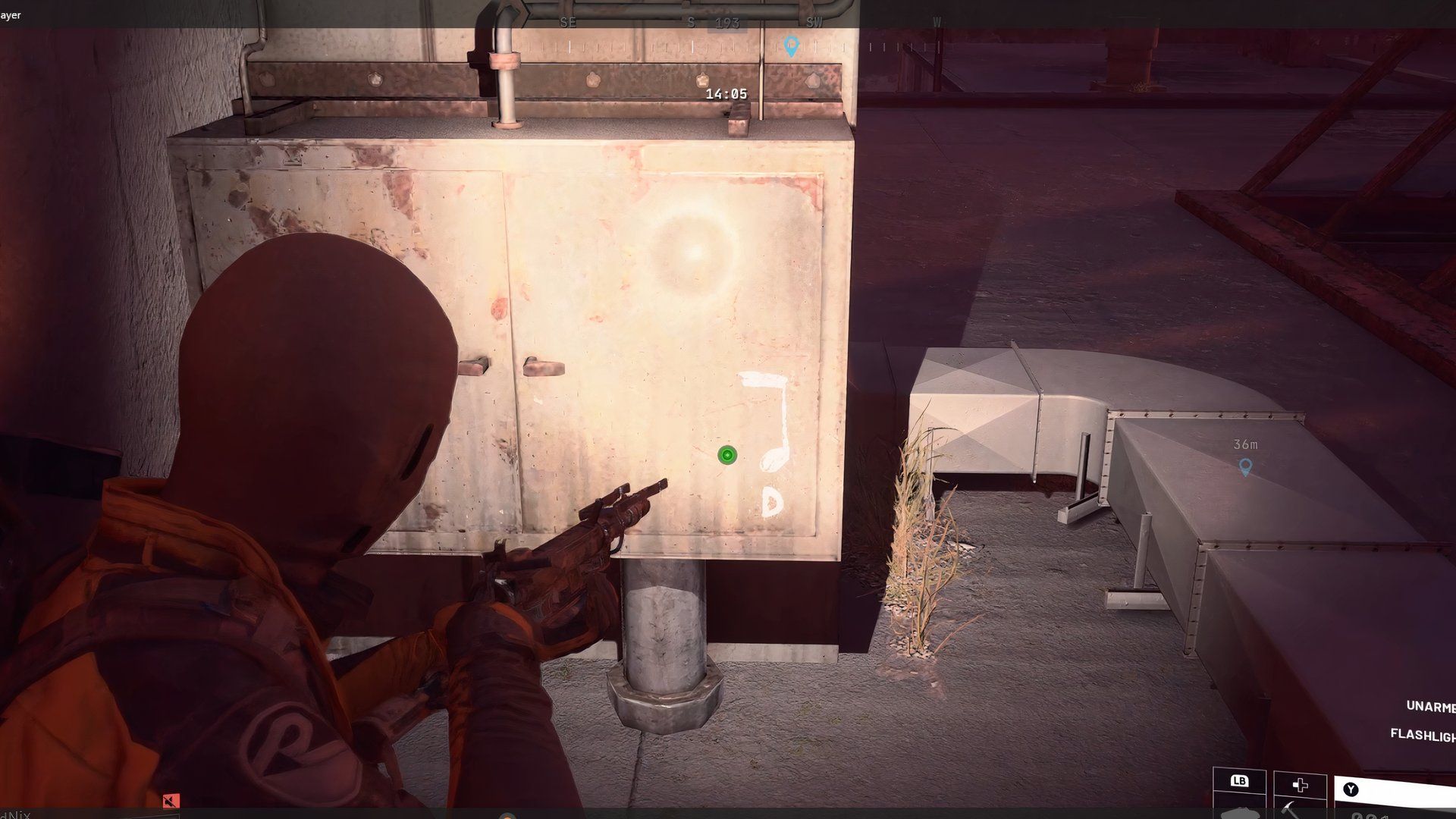Viewport: 1456px width, 819px height.
Task: Toggle the FLASHLIGHT label on
Action: [1424, 733]
